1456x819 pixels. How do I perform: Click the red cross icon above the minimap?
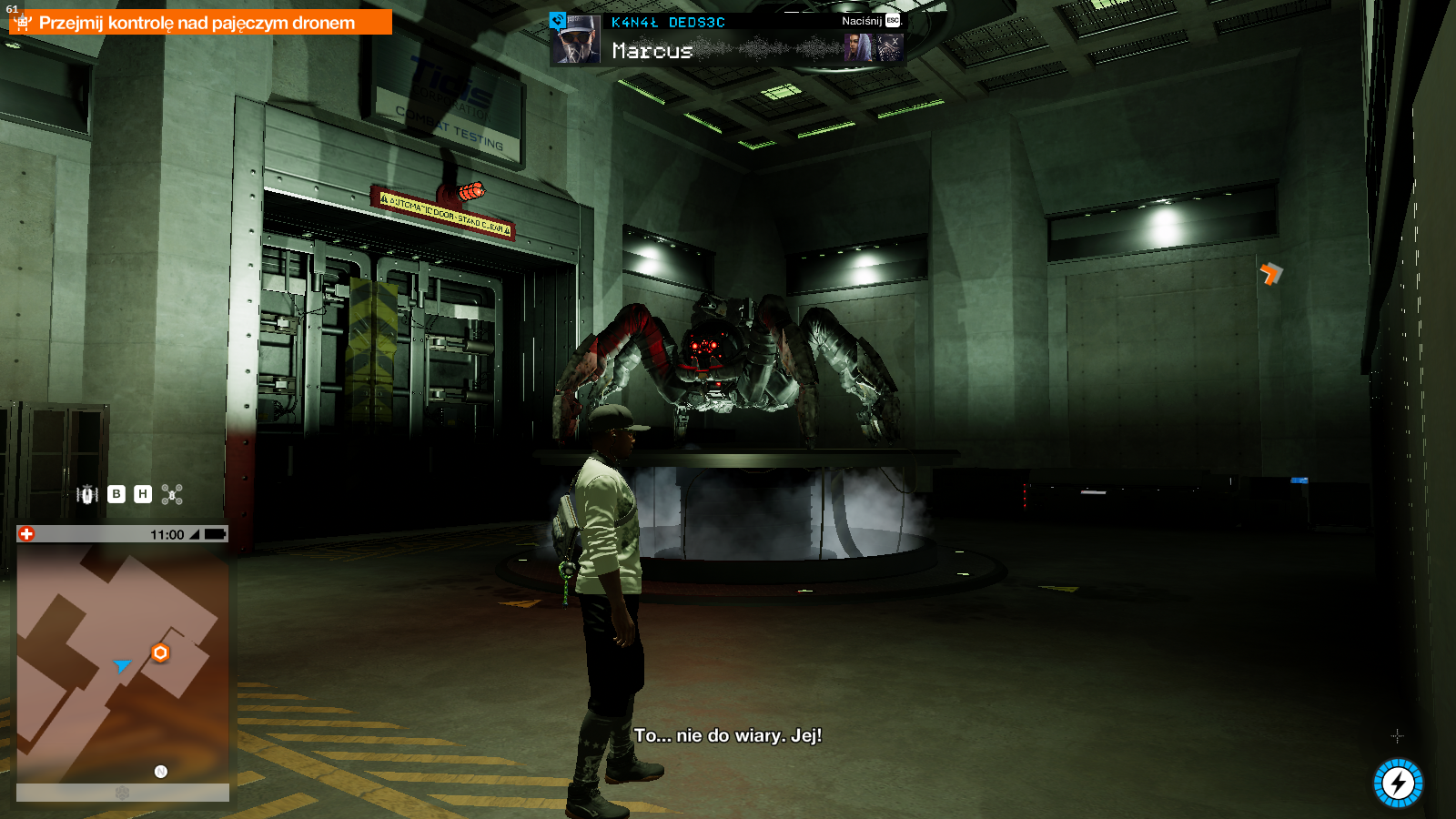pyautogui.click(x=27, y=534)
